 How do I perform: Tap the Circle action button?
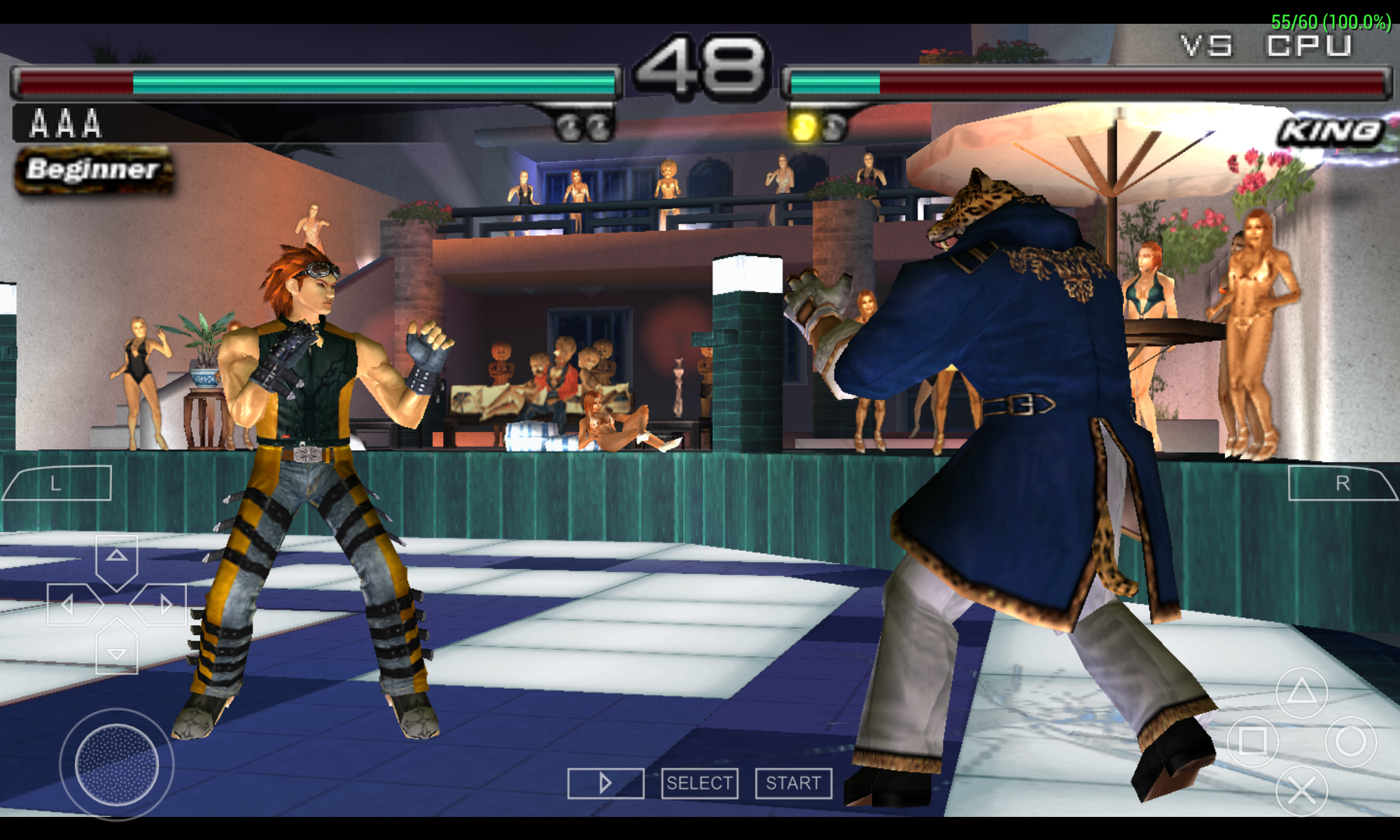point(1350,741)
